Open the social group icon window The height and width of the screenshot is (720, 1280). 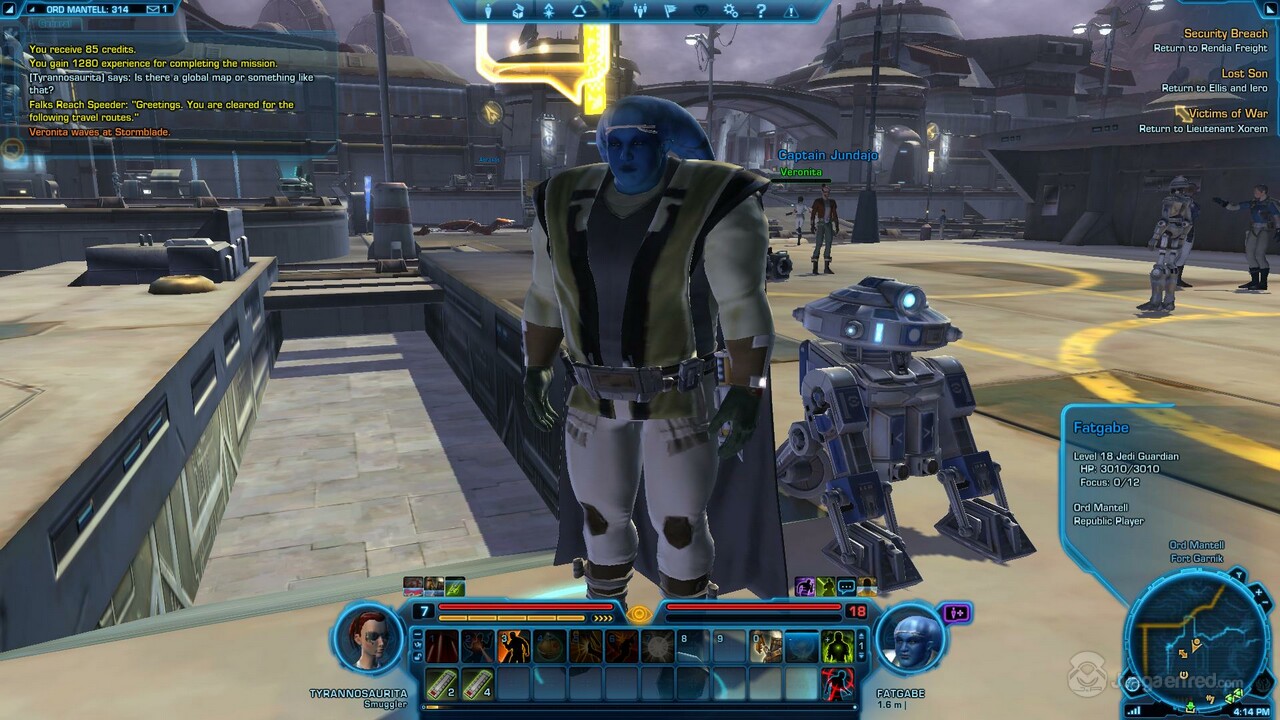[x=640, y=11]
